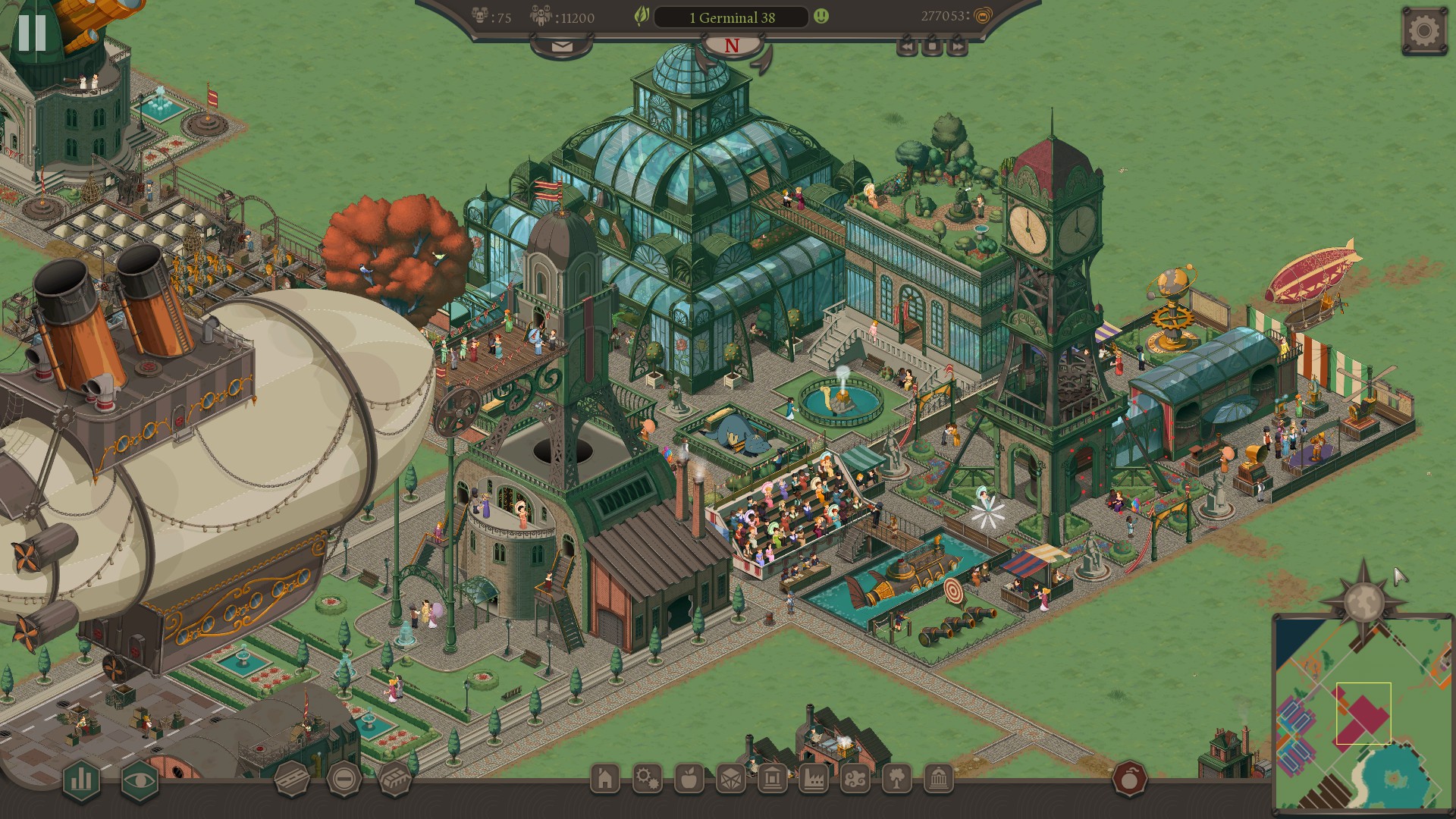The width and height of the screenshot is (1456, 819).
Task: Select the road building tool
Action: (292, 779)
